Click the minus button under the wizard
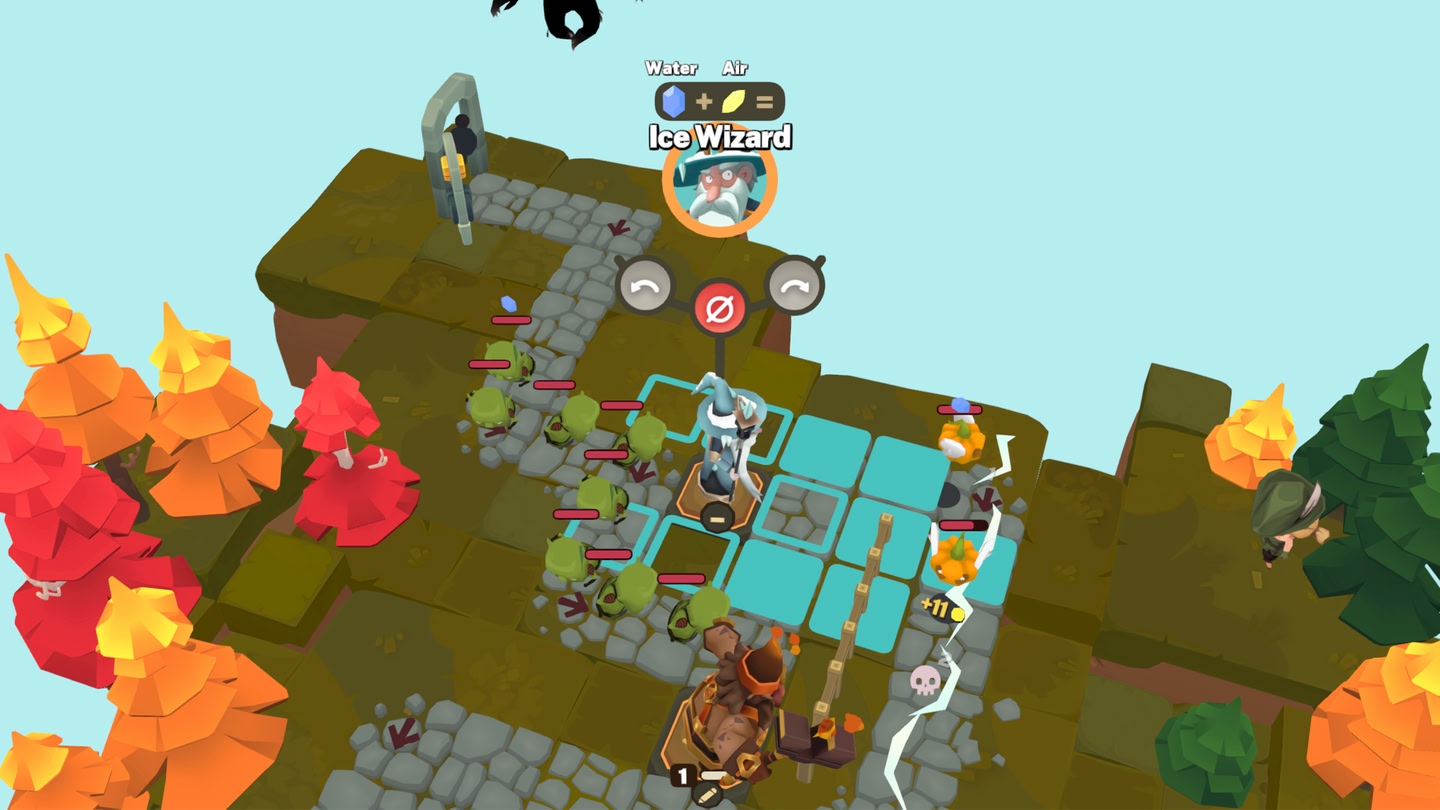 point(716,517)
